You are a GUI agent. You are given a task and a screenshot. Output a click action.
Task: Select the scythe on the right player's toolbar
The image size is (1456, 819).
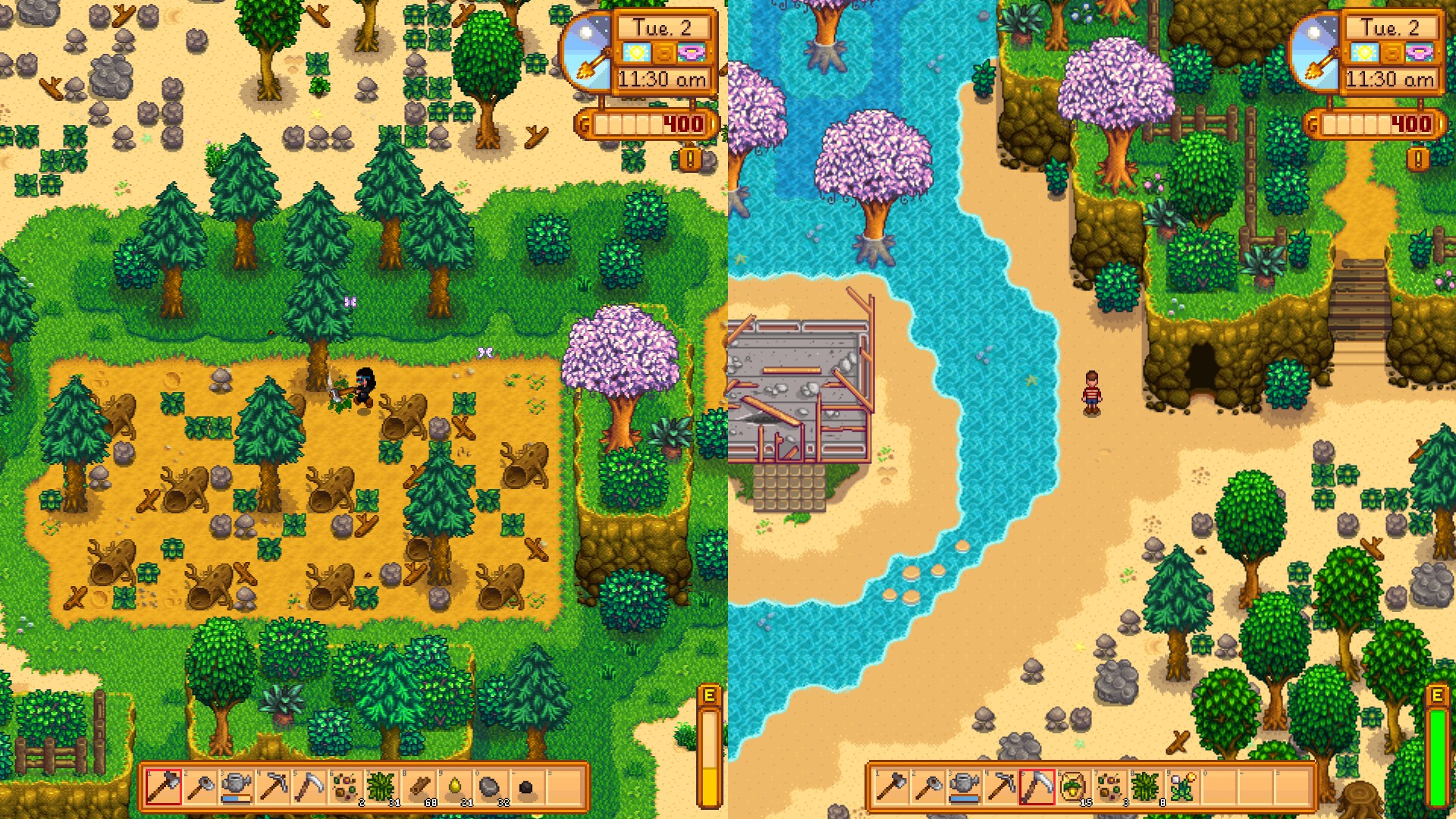click(1038, 786)
